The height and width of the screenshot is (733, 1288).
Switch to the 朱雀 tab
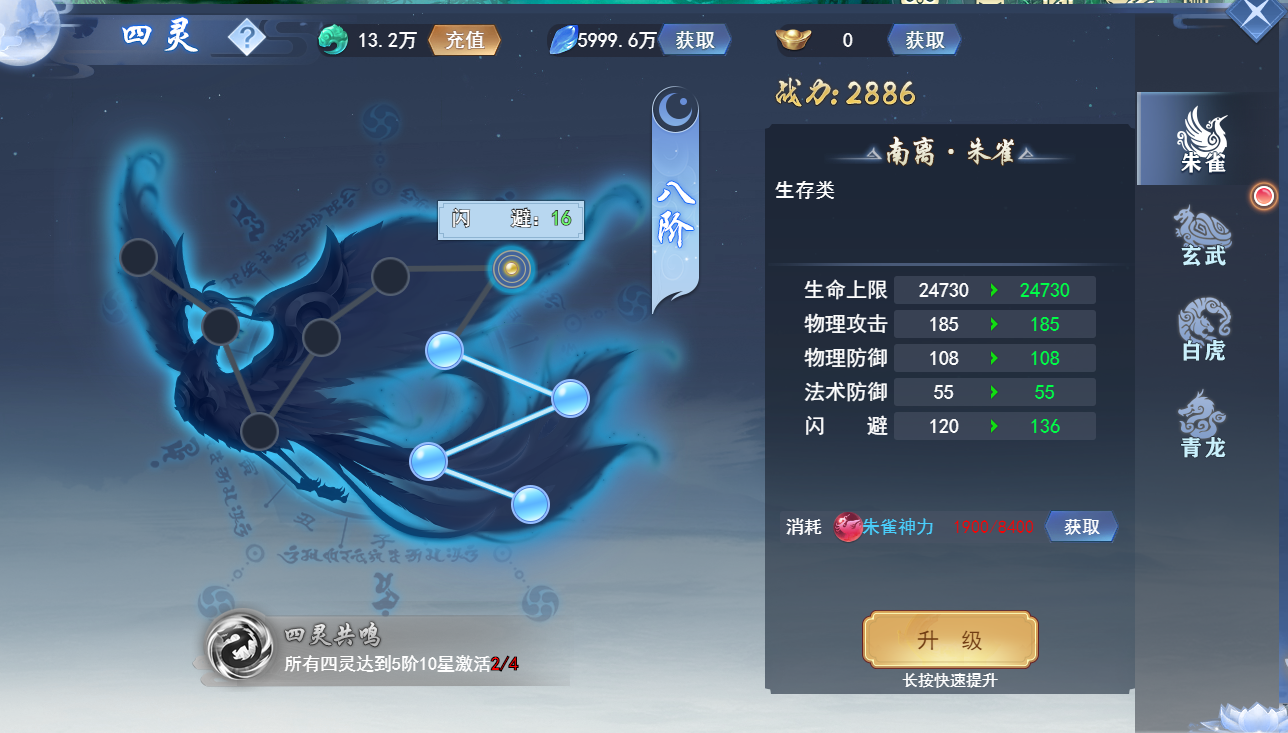[1202, 140]
